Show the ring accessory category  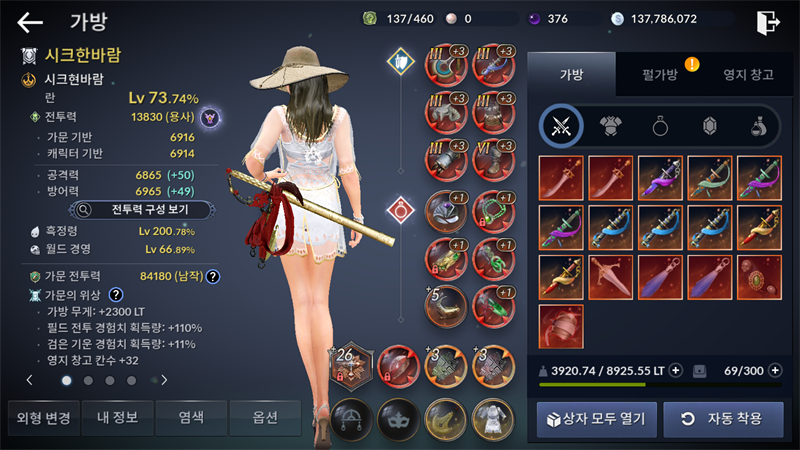click(x=660, y=125)
